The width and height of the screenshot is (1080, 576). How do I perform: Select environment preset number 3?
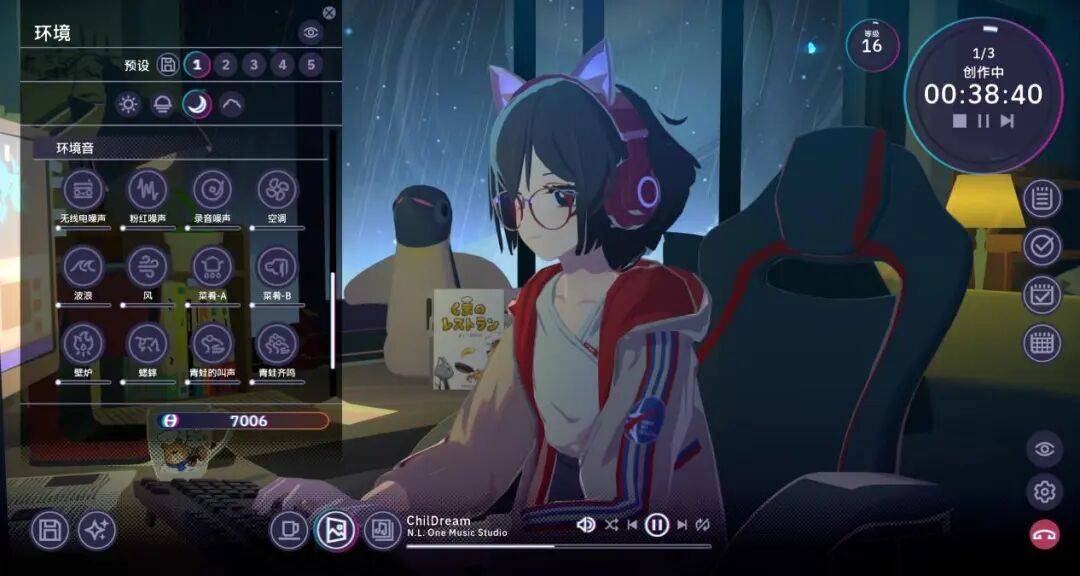coord(254,66)
